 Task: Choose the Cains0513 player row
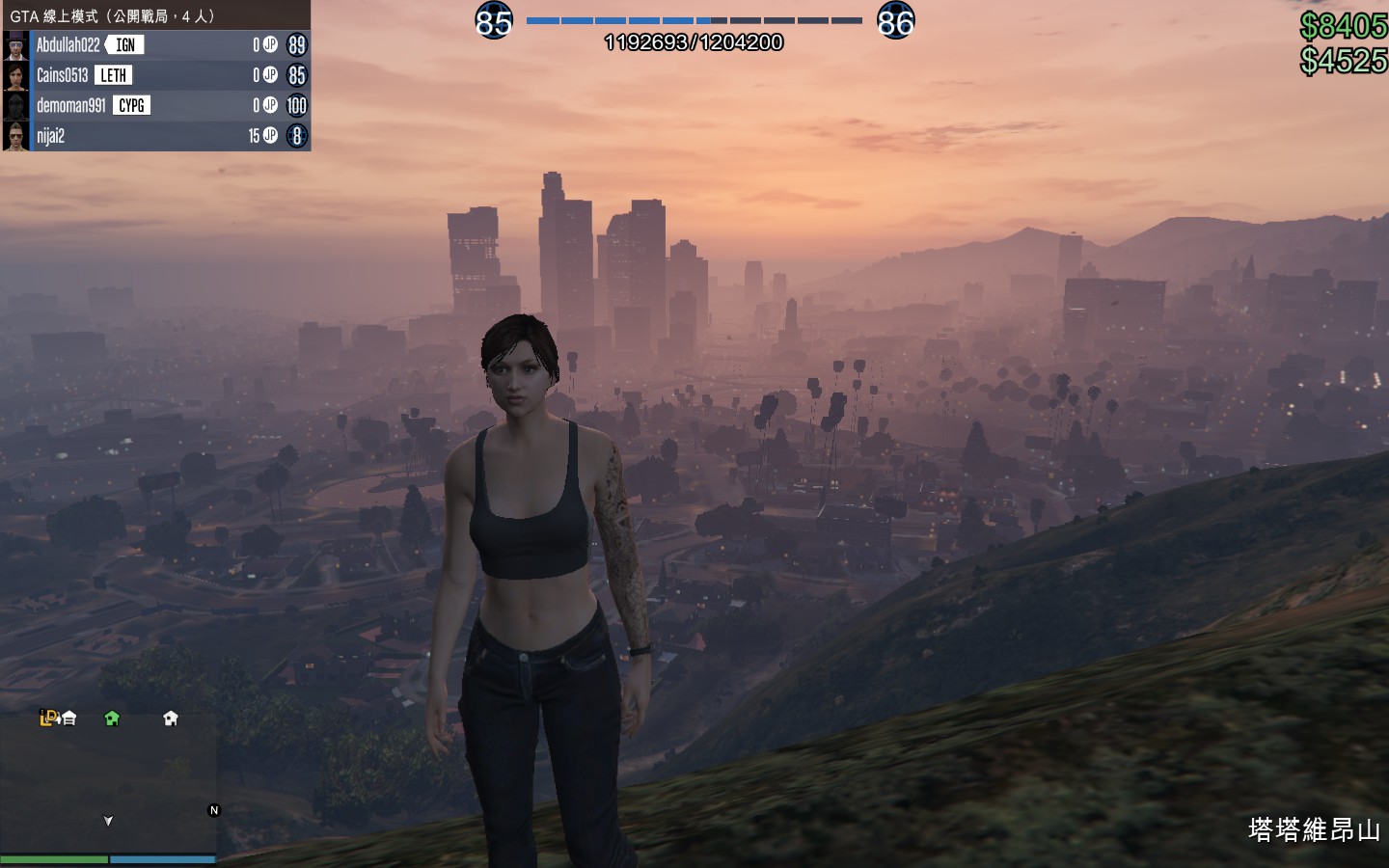[x=62, y=75]
